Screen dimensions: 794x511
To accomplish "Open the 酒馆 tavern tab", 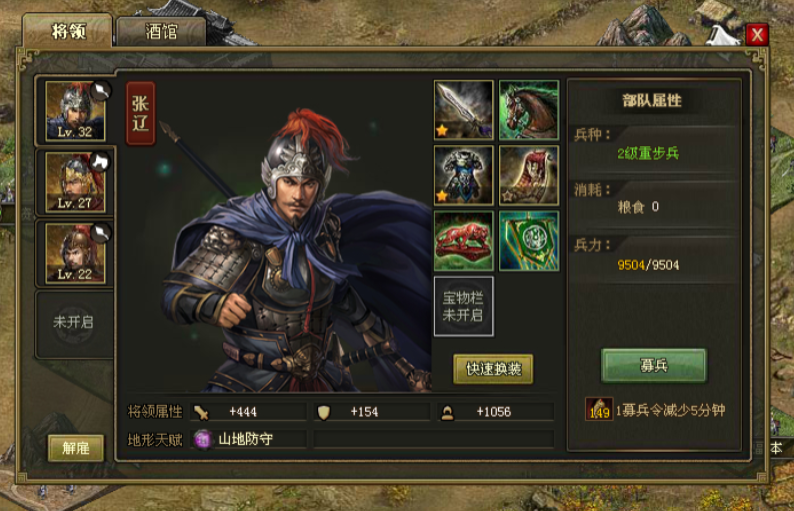I will (161, 31).
